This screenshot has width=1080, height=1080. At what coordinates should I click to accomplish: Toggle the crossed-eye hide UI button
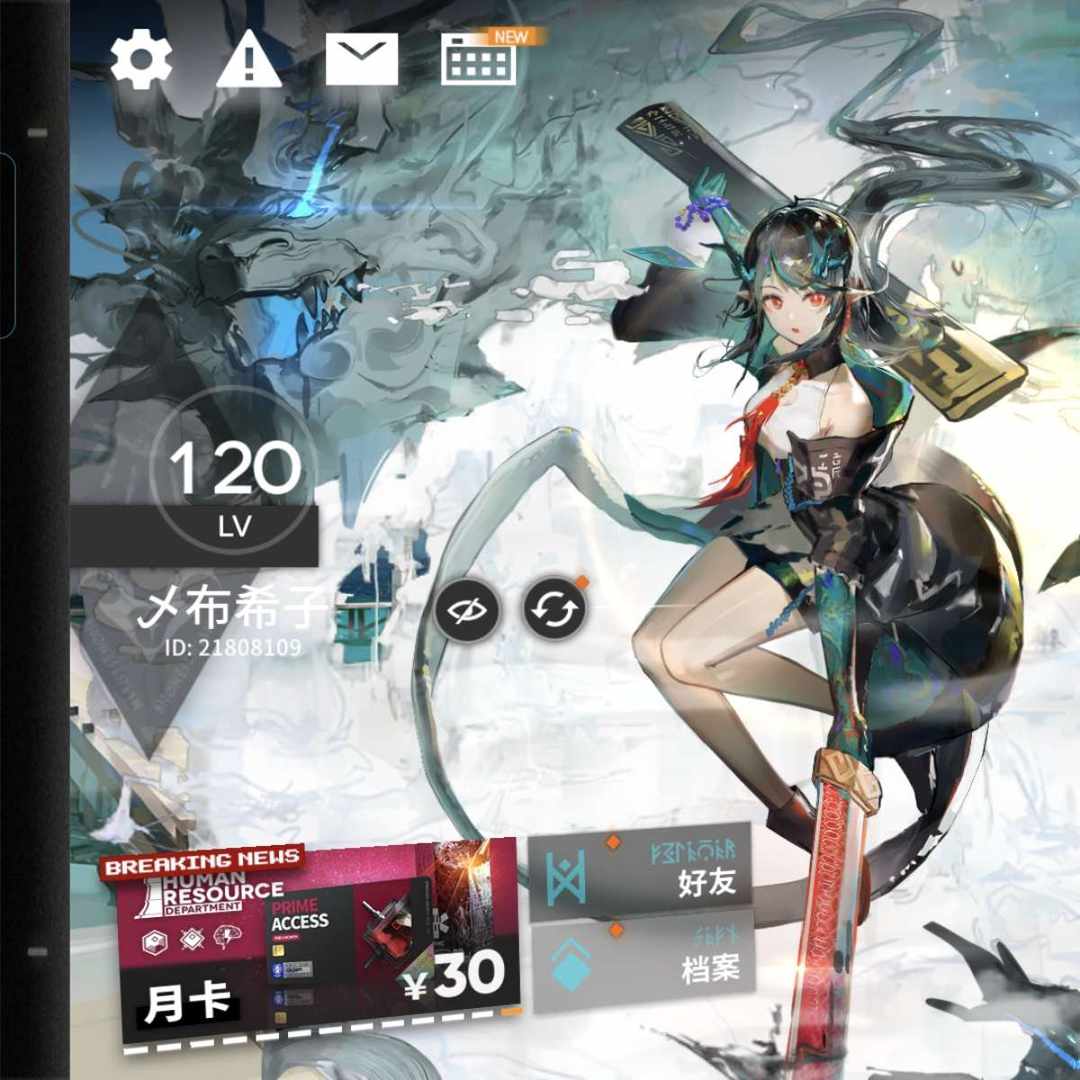(x=467, y=609)
